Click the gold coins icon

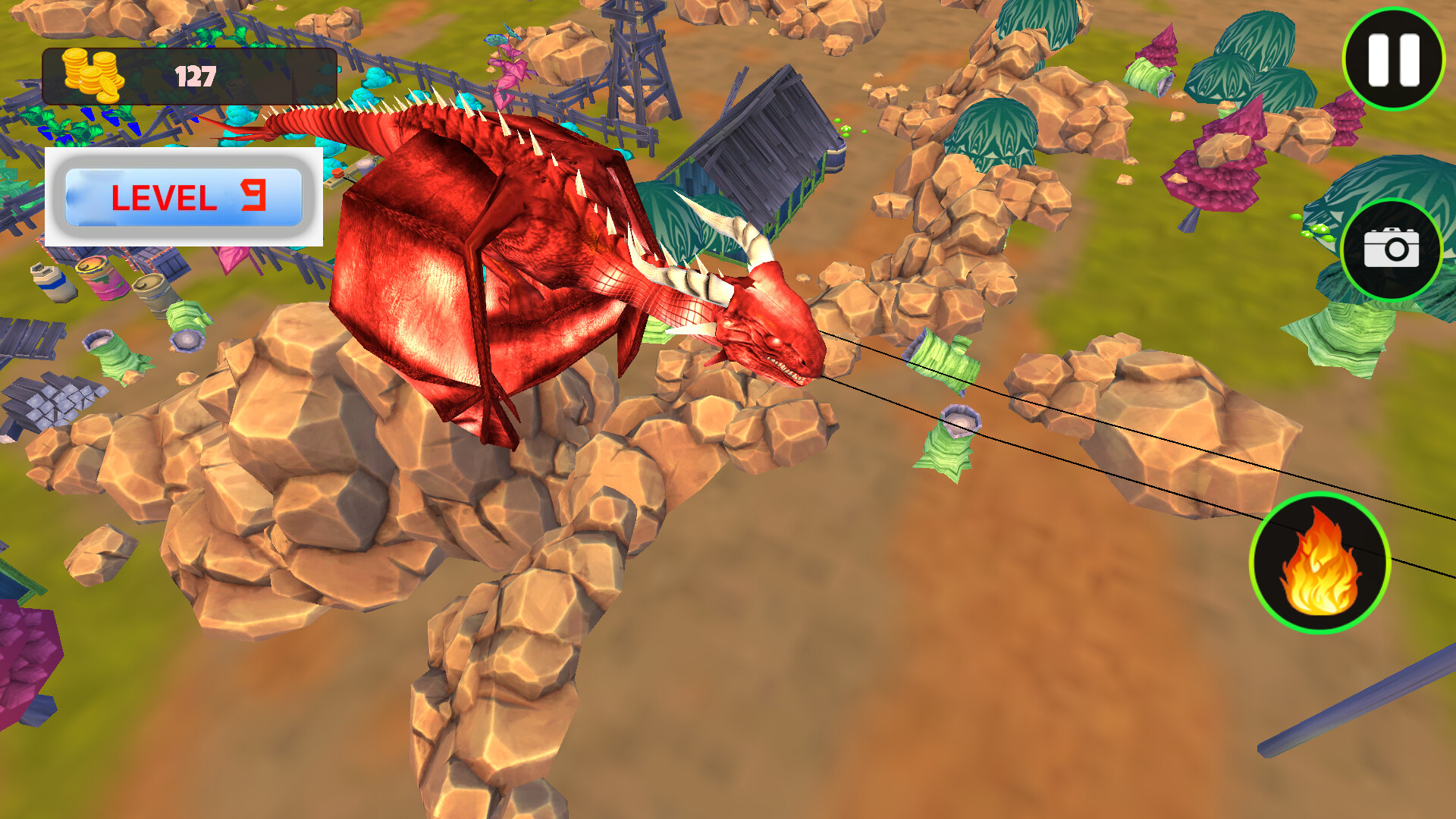click(x=93, y=74)
